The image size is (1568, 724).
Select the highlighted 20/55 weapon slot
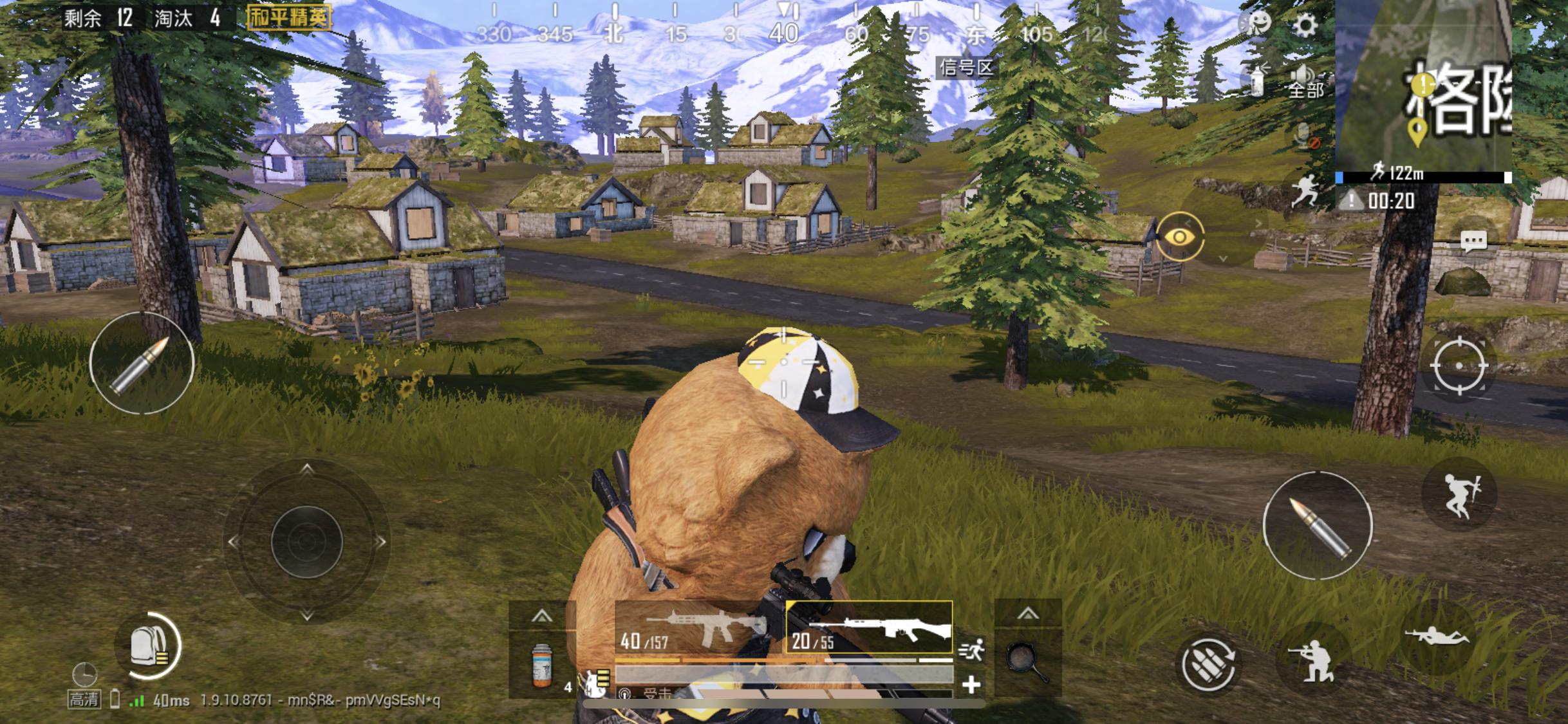click(869, 628)
